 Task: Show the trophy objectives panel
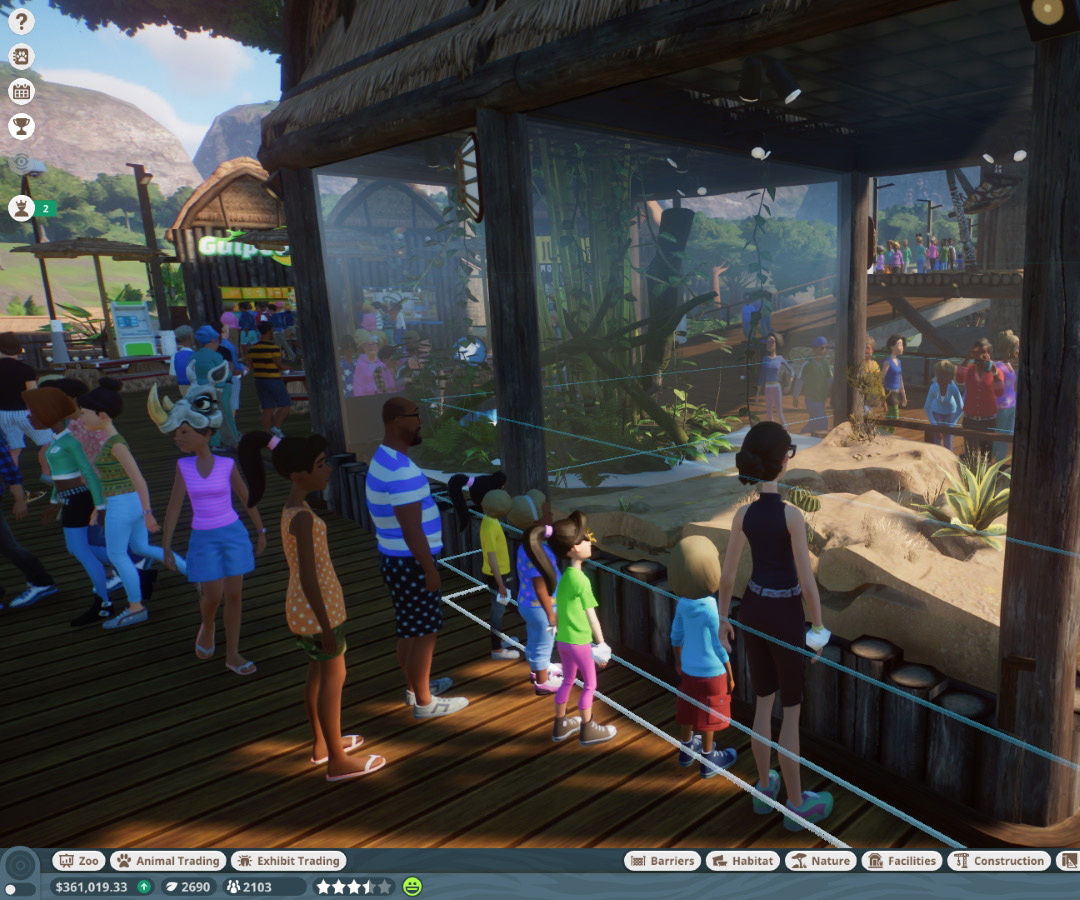coord(21,126)
